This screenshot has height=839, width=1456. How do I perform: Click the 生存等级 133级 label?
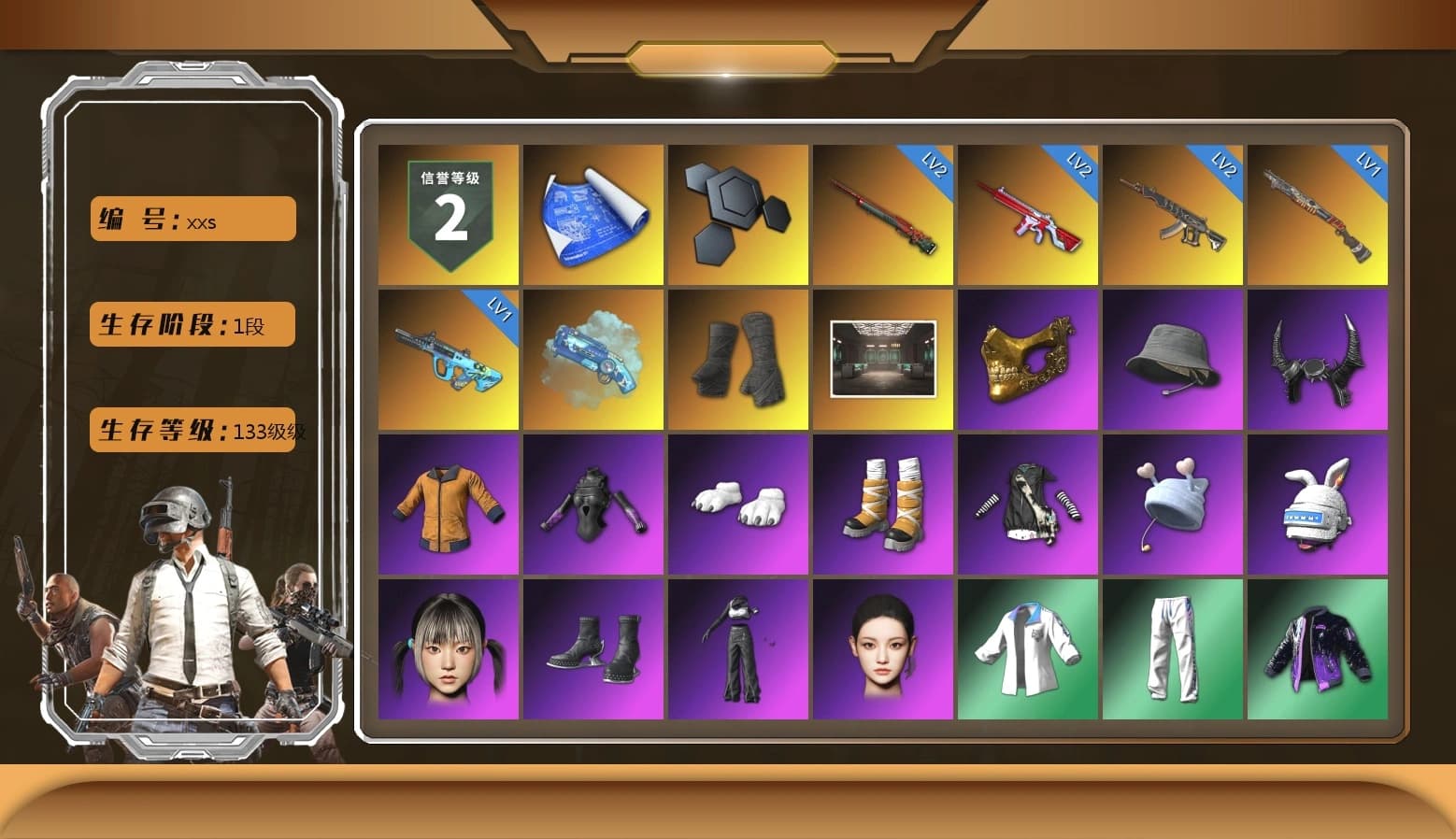point(192,432)
